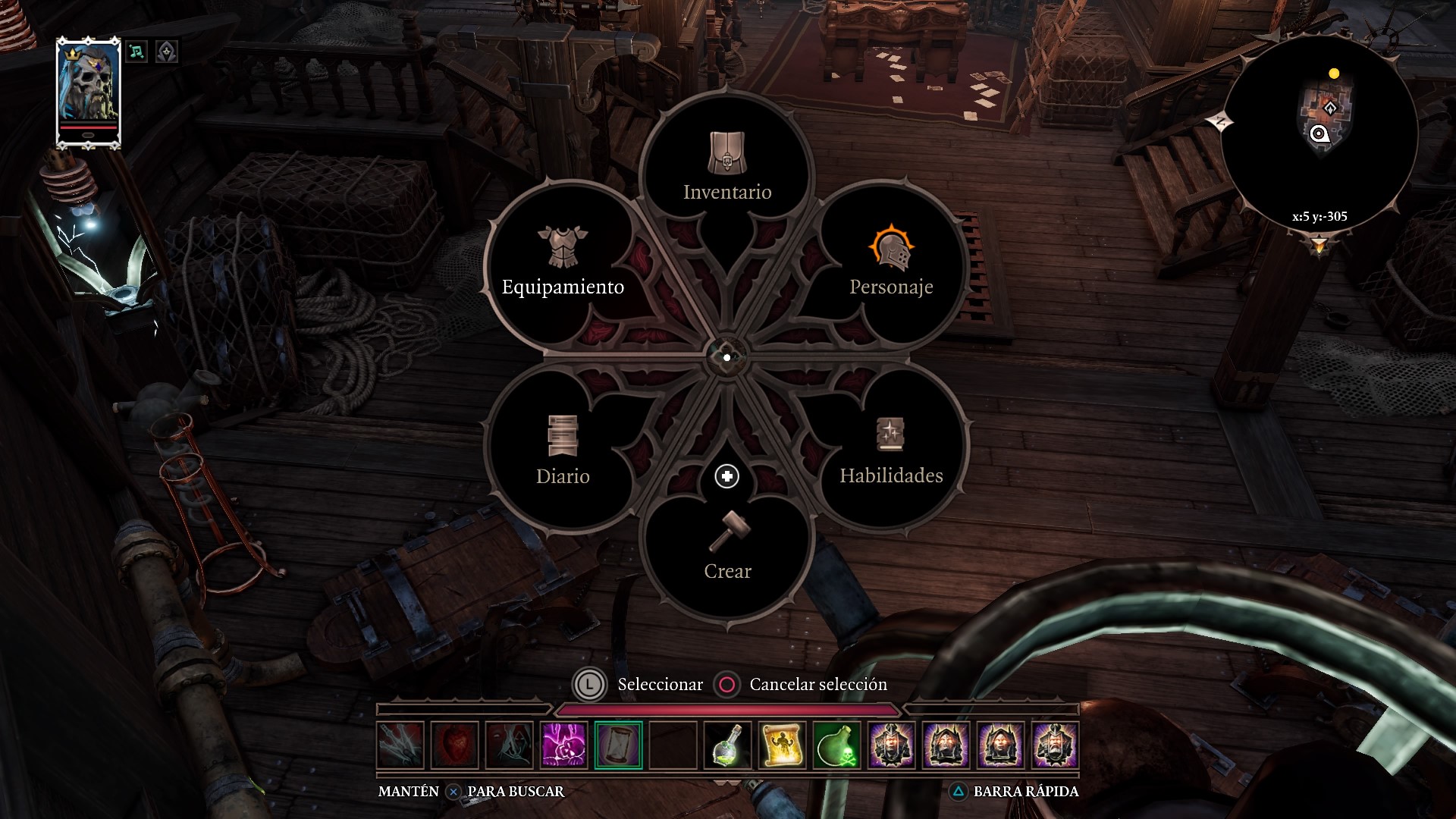The height and width of the screenshot is (819, 1456).
Task: Select the green poison skull flask
Action: click(837, 745)
